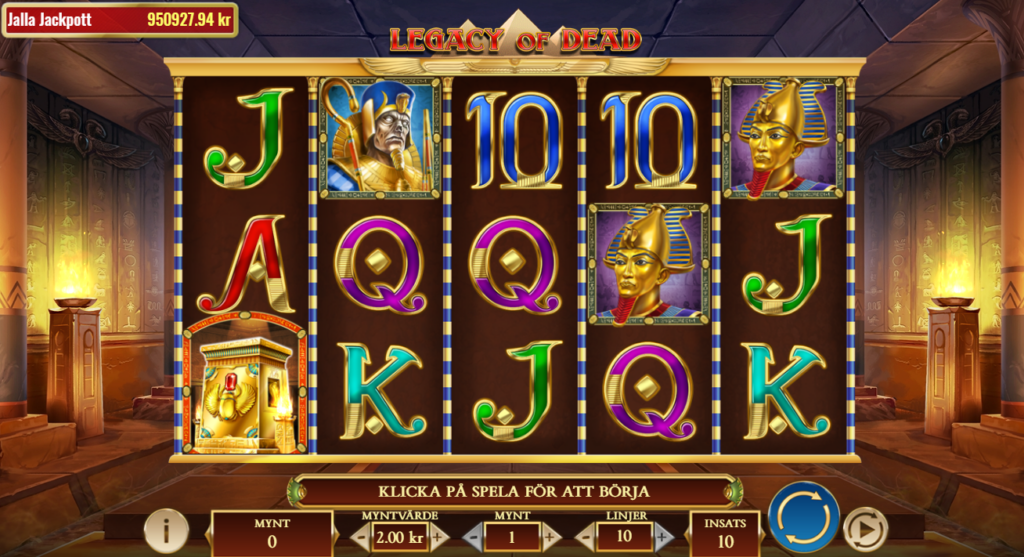The width and height of the screenshot is (1024, 557).
Task: Open the info paytable
Action: point(166,530)
